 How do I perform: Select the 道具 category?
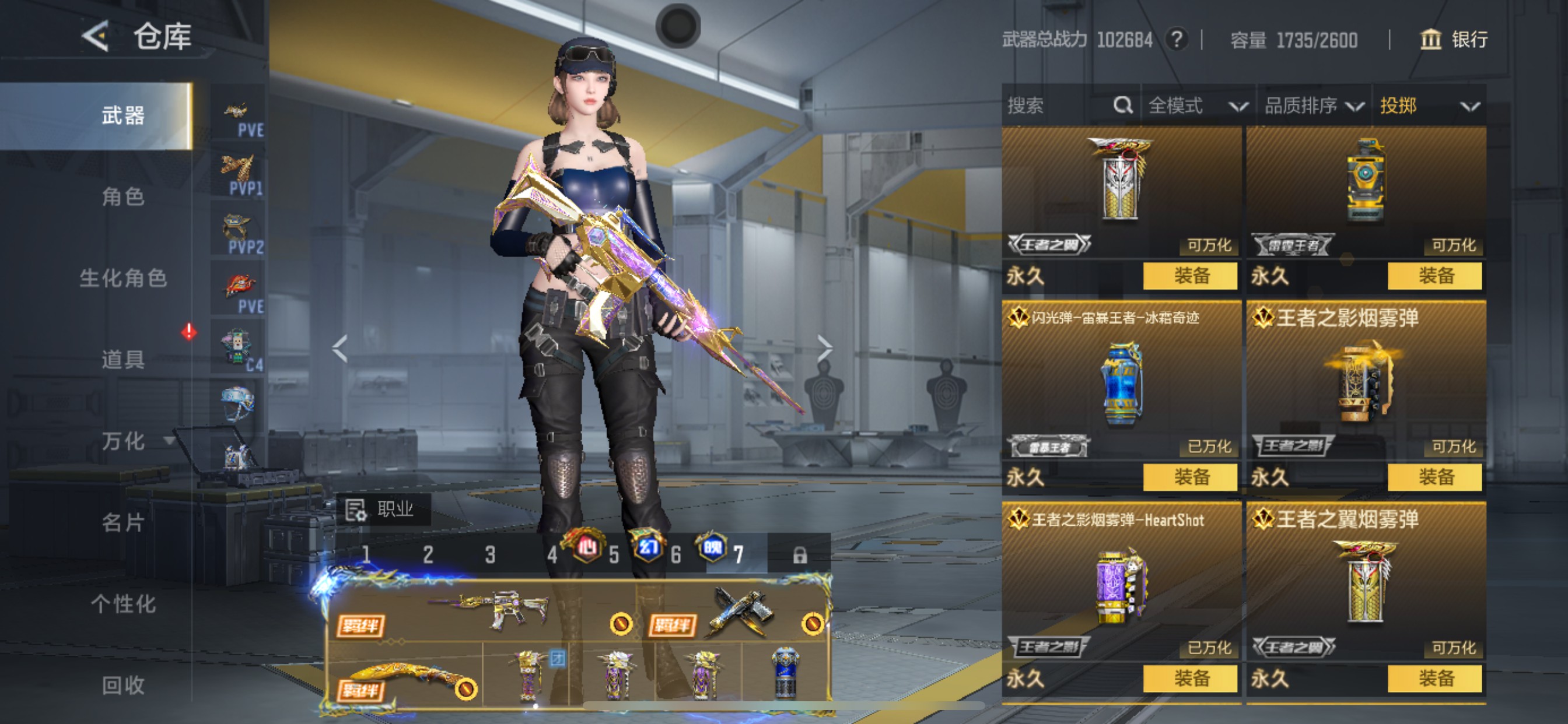coord(123,360)
